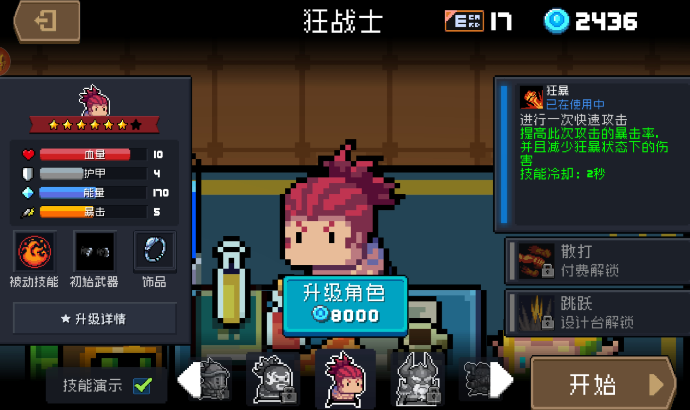Open the 饰品 accessory ring slot

pyautogui.click(x=154, y=250)
